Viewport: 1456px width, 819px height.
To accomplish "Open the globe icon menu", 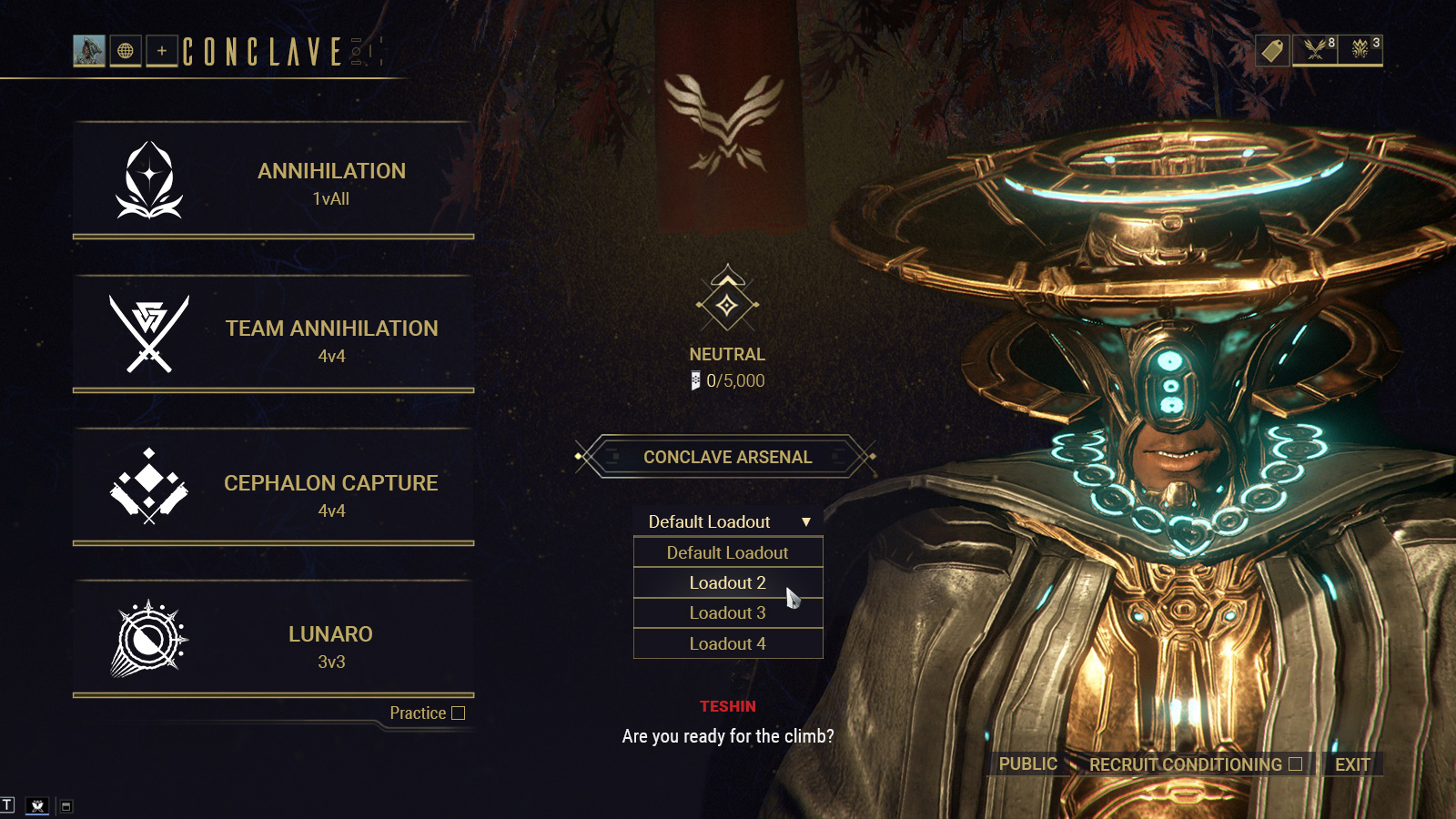I will pyautogui.click(x=126, y=51).
